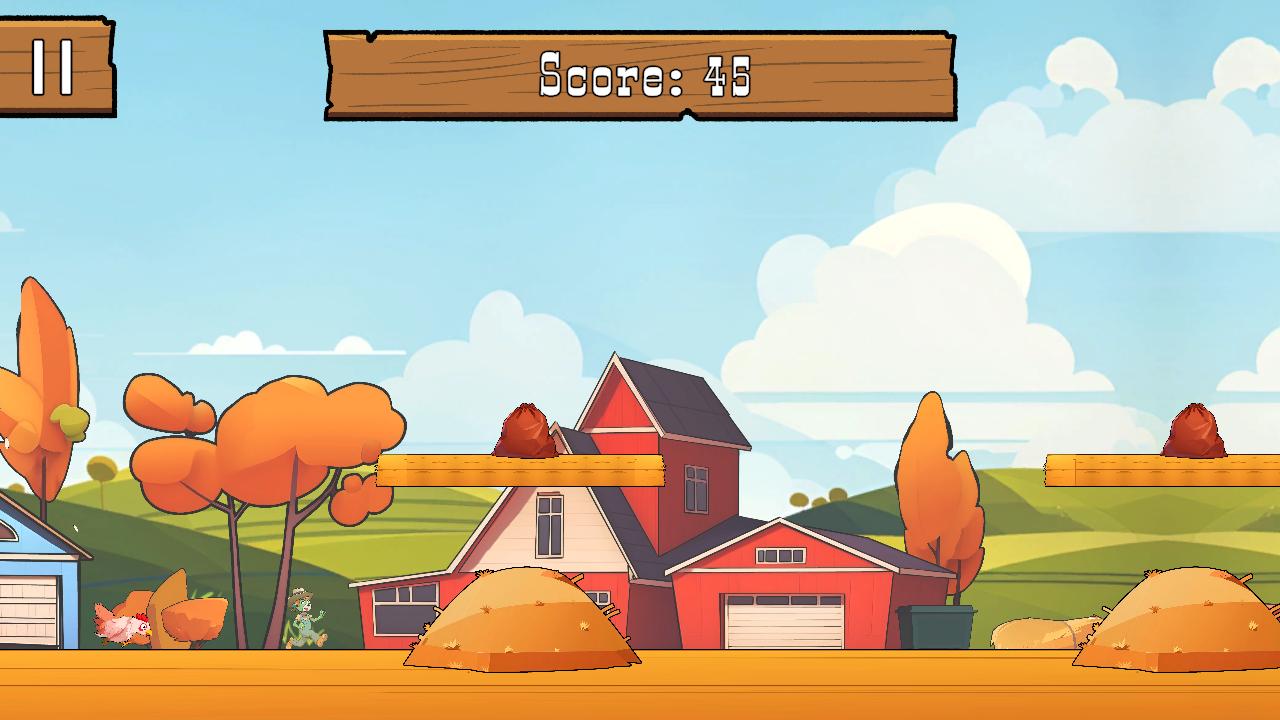Image resolution: width=1280 pixels, height=720 pixels.
Task: Click the Score: 45 banner
Action: 640,72
